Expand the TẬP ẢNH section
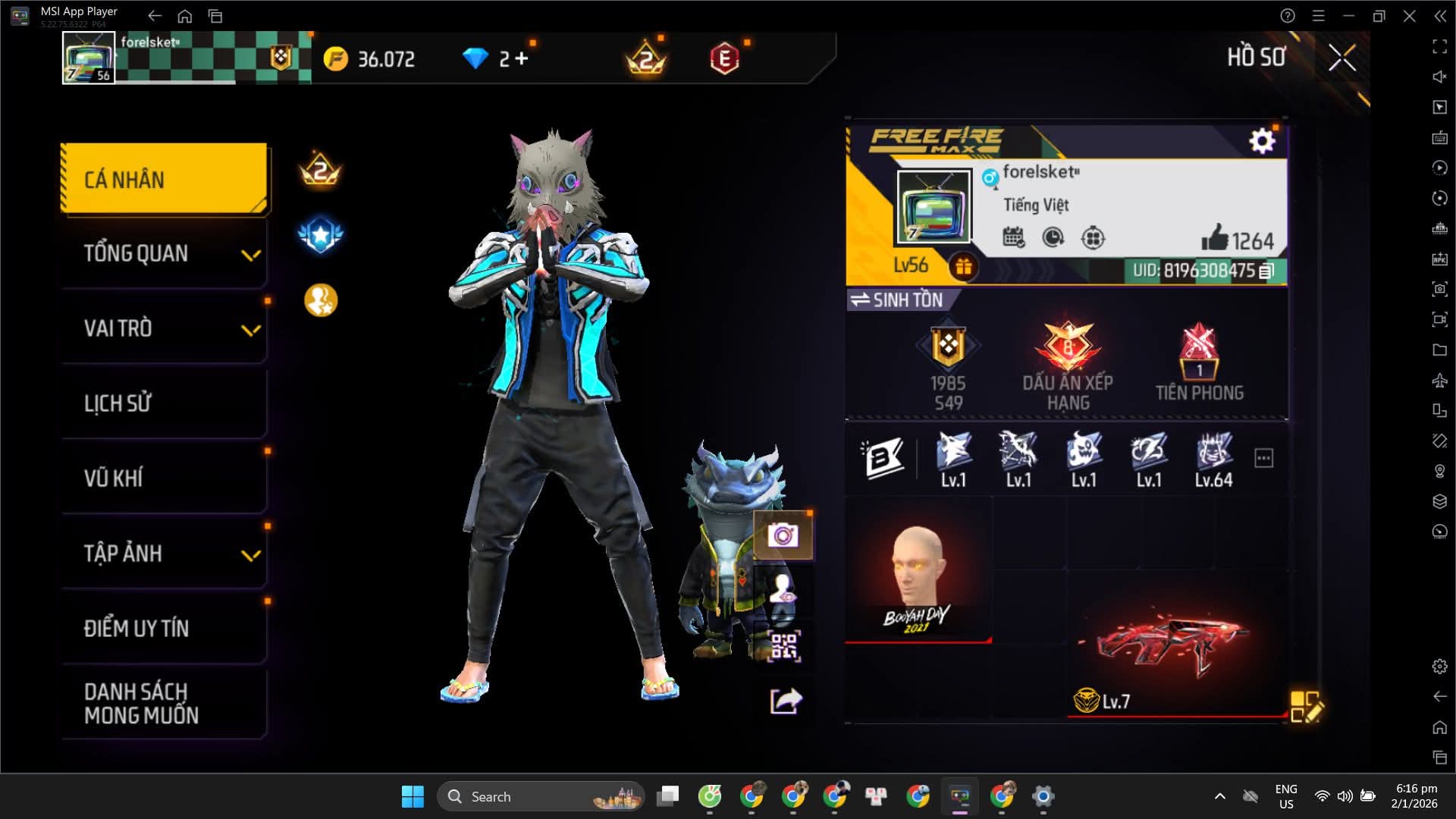This screenshot has width=1456, height=819. point(164,554)
